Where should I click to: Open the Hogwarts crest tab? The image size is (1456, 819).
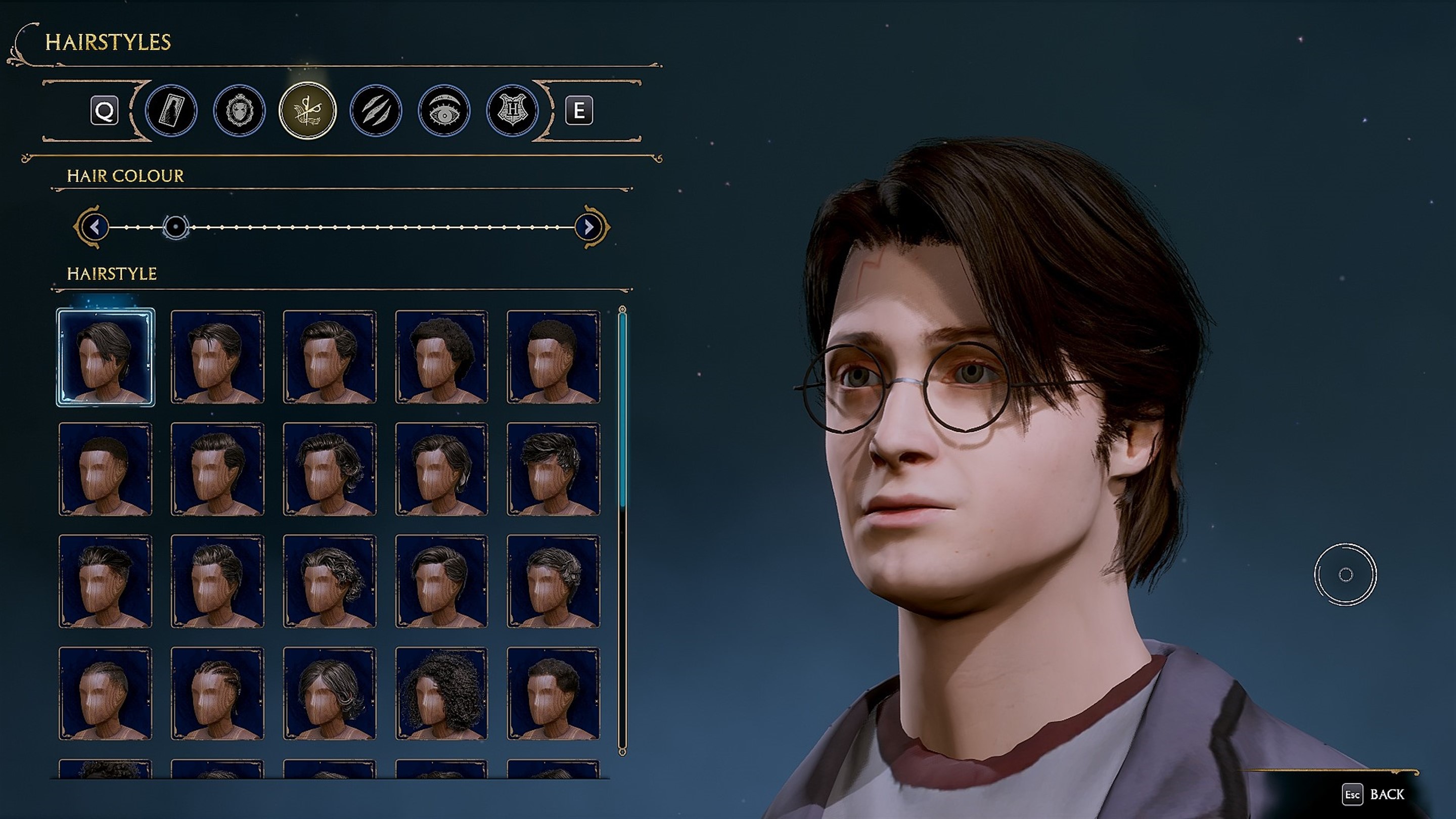coord(512,110)
